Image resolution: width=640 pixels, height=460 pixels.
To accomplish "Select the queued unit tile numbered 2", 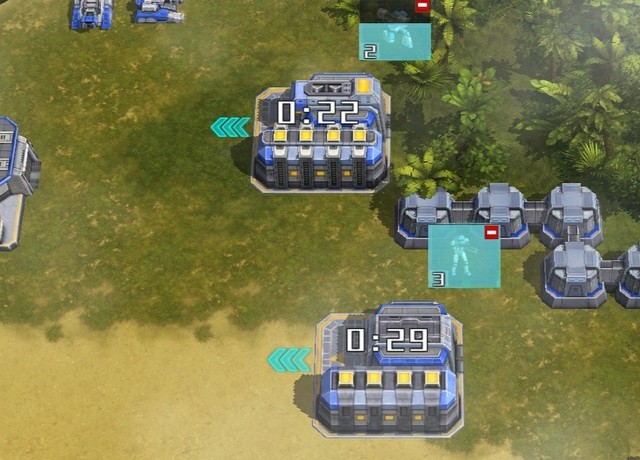I will pyautogui.click(x=394, y=40).
